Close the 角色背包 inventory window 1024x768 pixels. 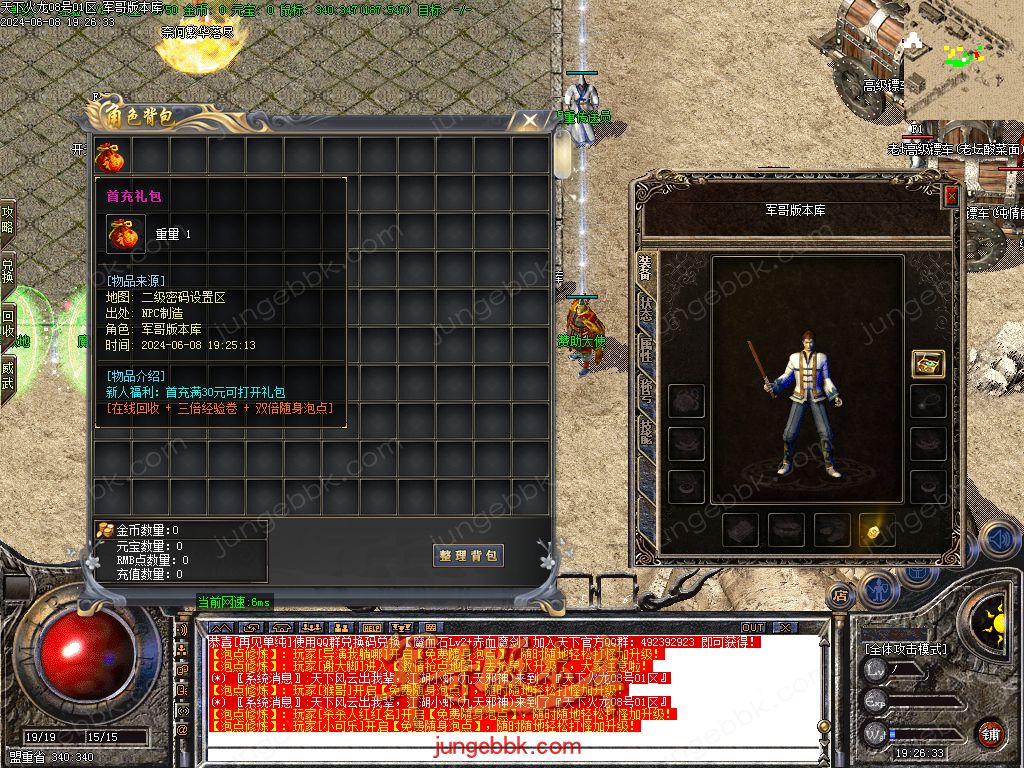[x=528, y=120]
